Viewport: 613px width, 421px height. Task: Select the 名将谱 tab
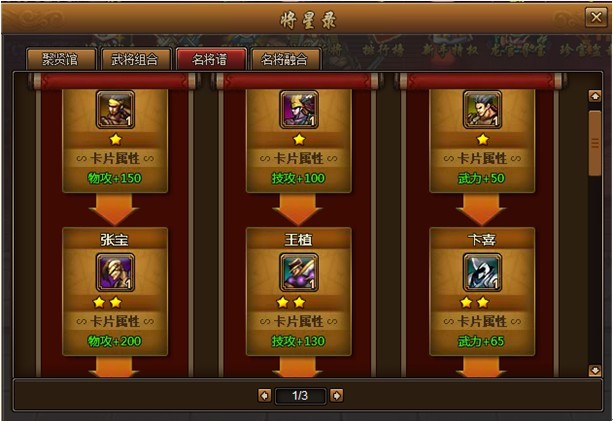pyautogui.click(x=209, y=58)
